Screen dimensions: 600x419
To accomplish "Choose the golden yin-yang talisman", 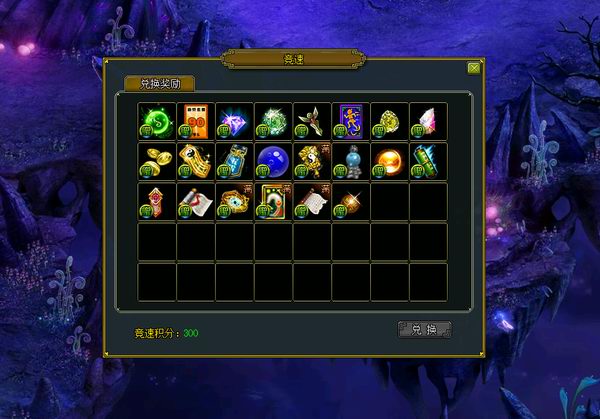I will (311, 160).
